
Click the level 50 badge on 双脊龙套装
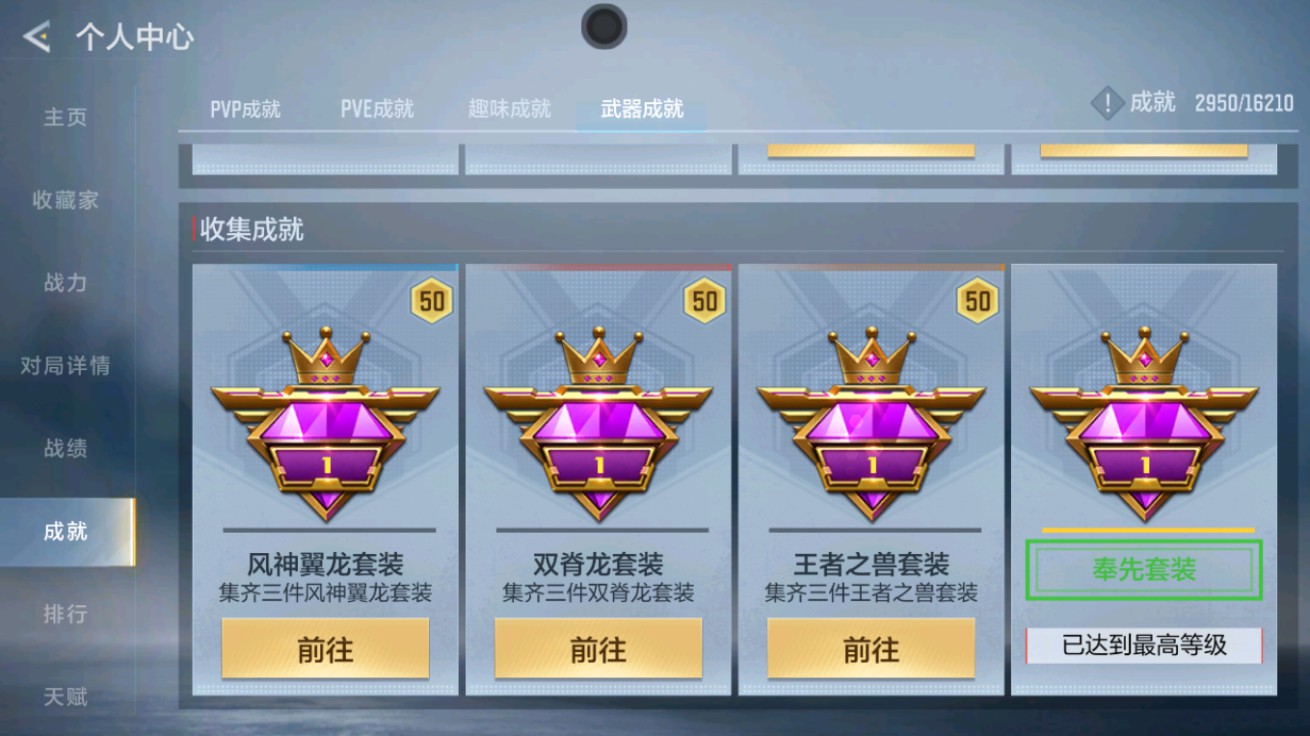click(x=703, y=300)
